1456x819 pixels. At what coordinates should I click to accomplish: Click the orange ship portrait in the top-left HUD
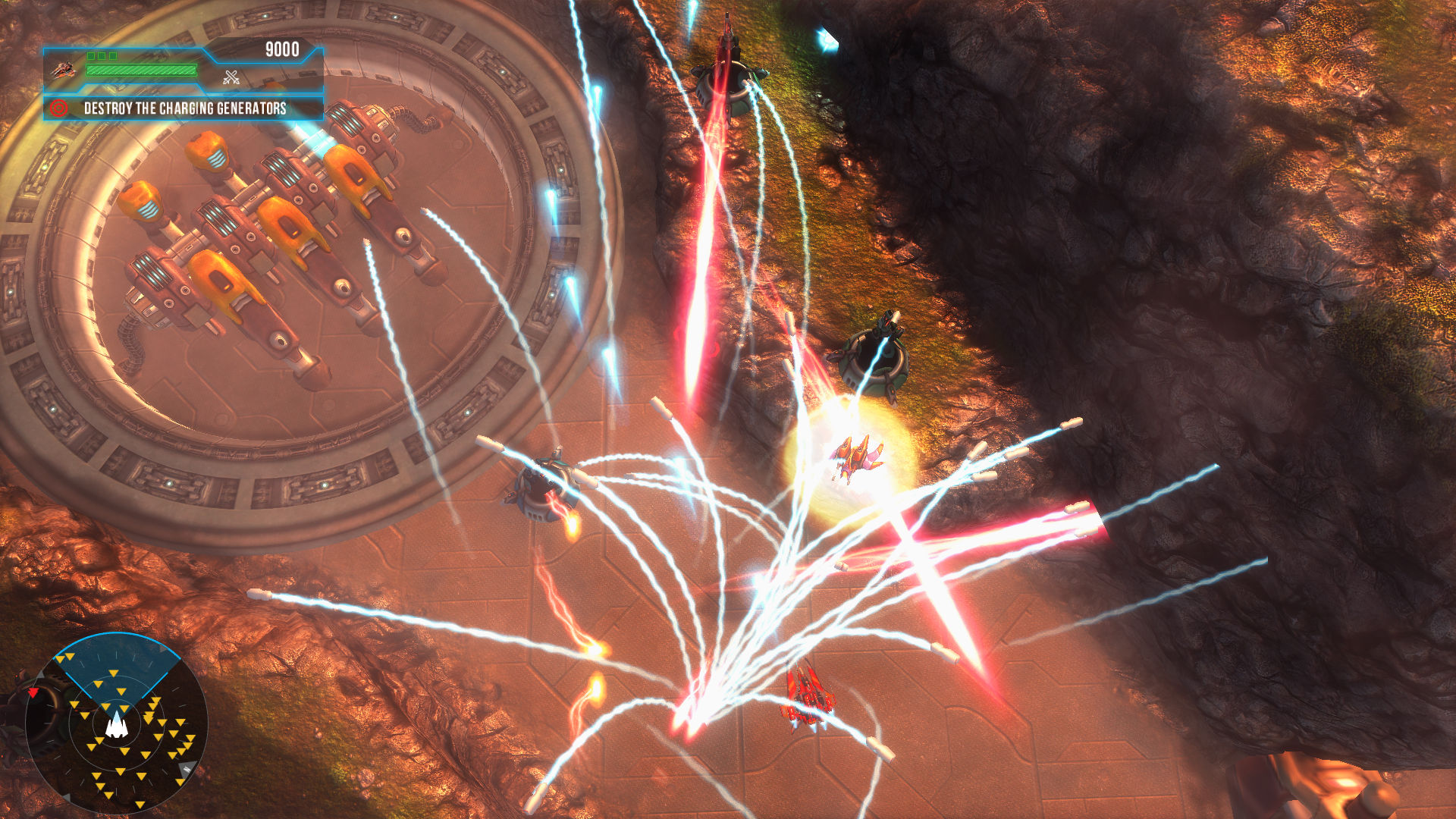click(x=65, y=70)
